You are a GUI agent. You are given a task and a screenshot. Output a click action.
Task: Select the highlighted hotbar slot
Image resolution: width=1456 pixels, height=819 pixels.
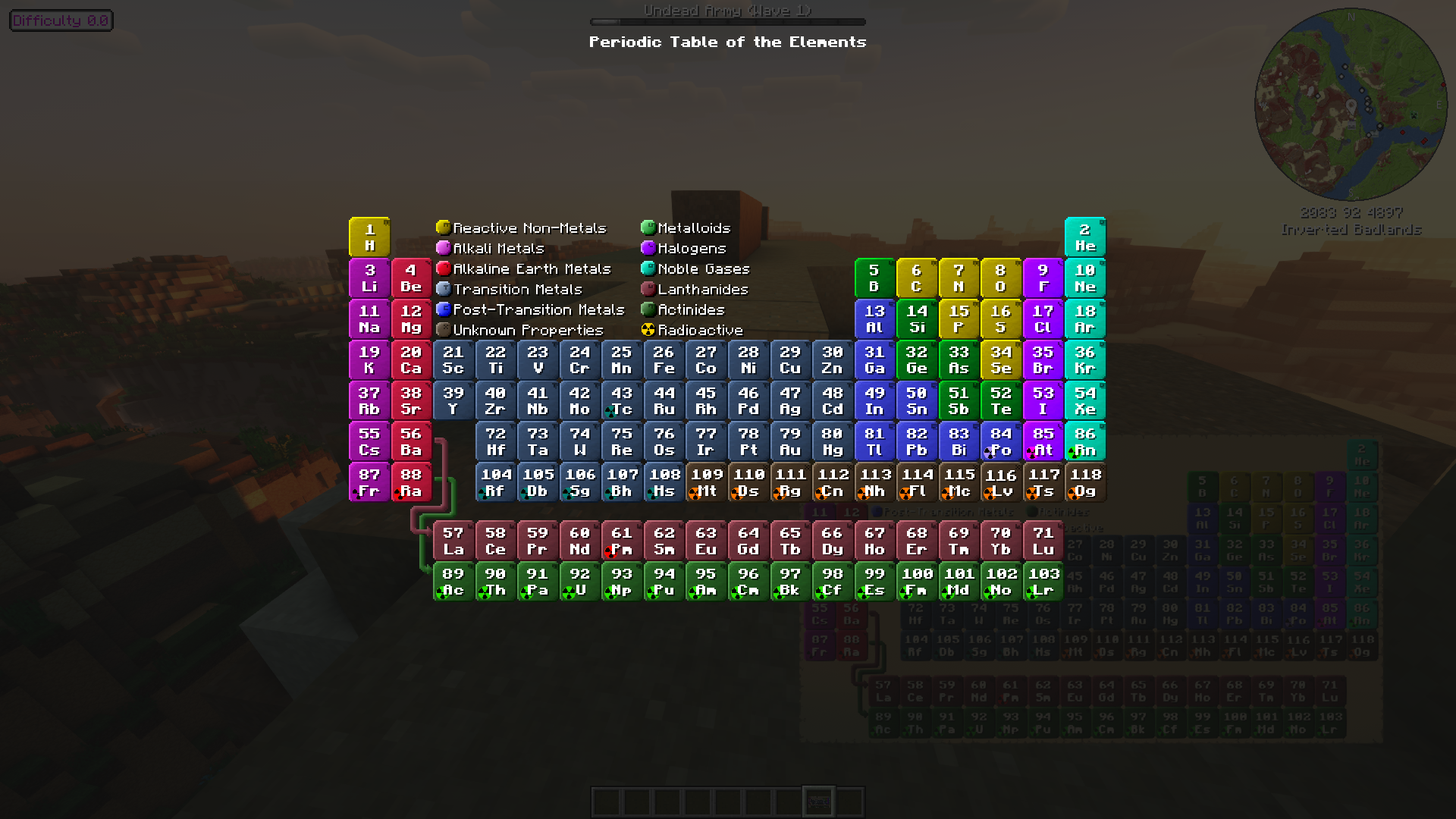click(x=818, y=801)
